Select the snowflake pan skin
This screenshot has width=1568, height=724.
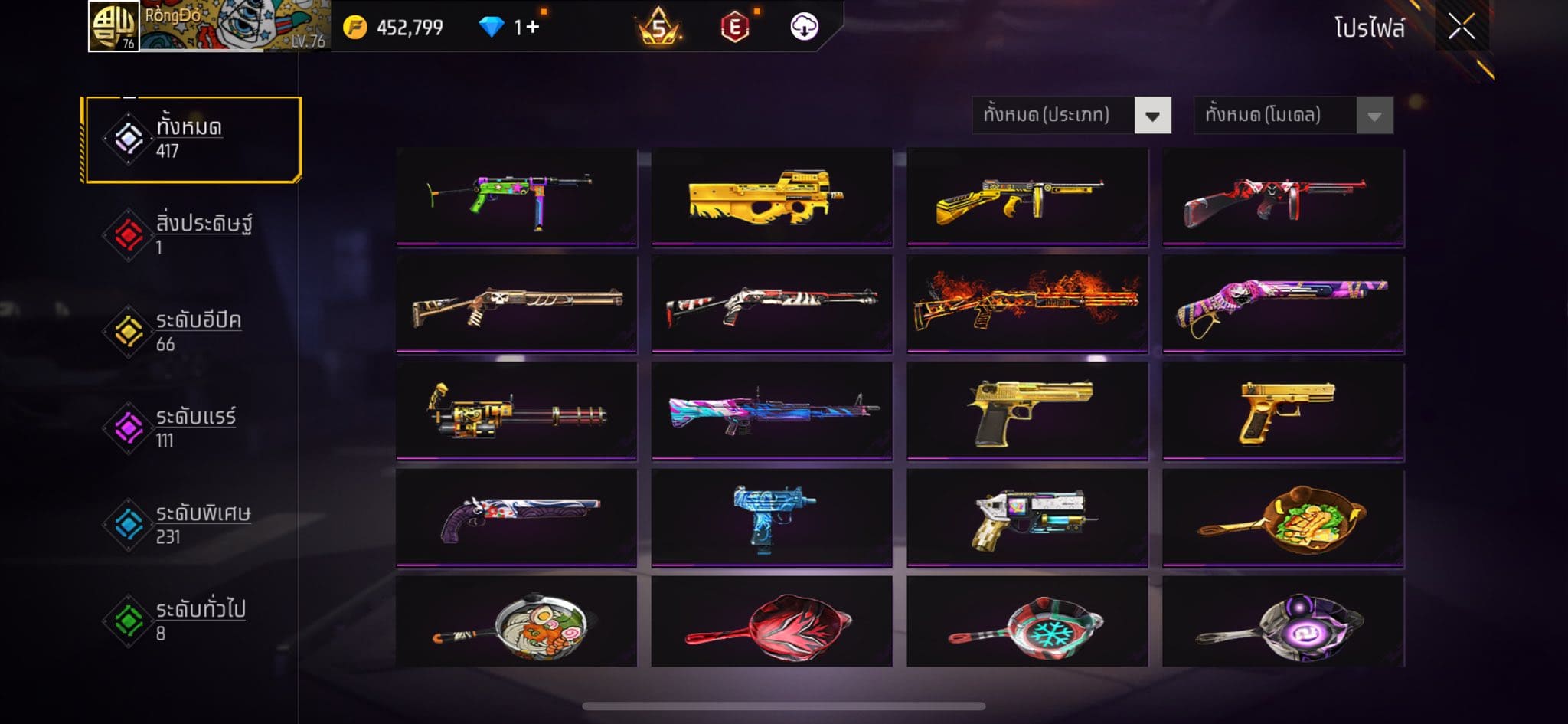(1027, 622)
